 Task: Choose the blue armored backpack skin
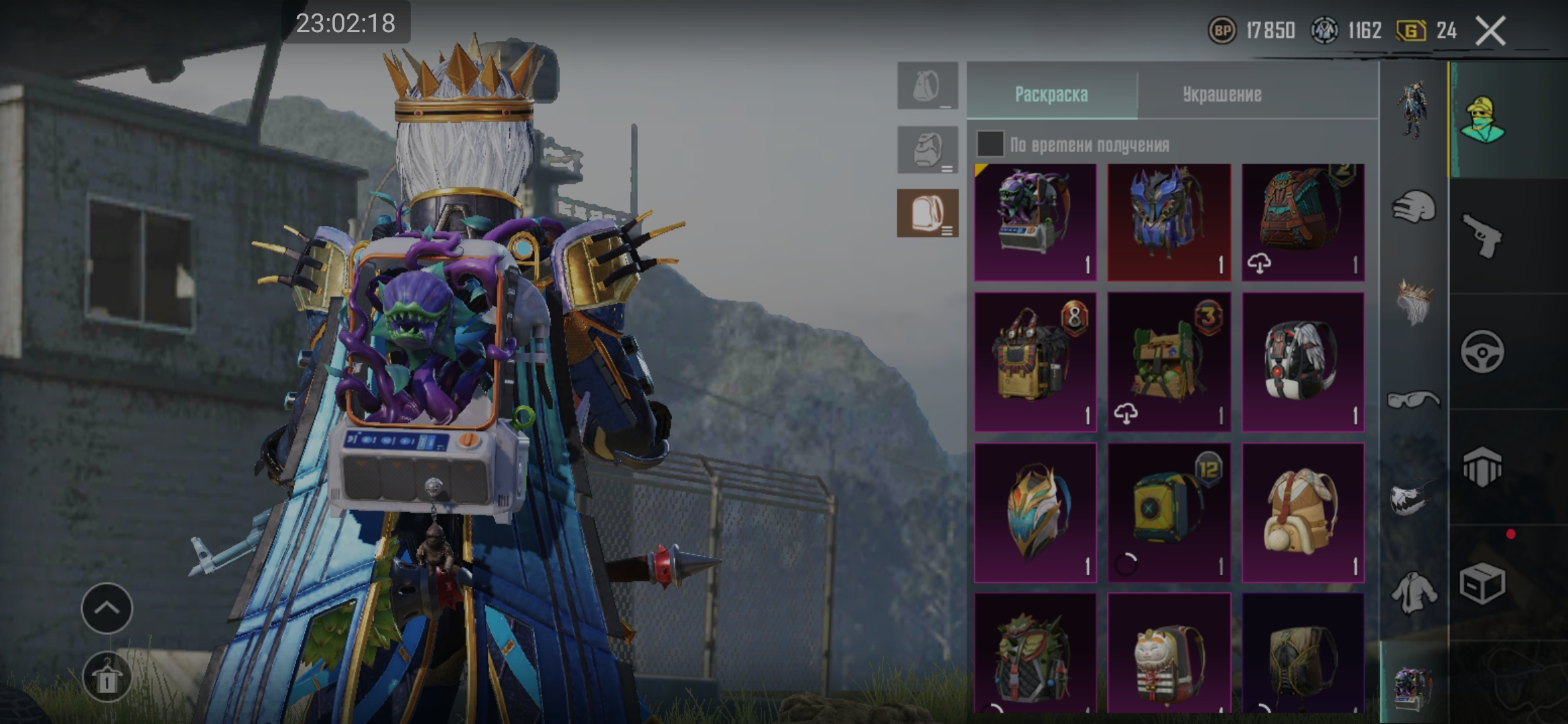click(1169, 221)
